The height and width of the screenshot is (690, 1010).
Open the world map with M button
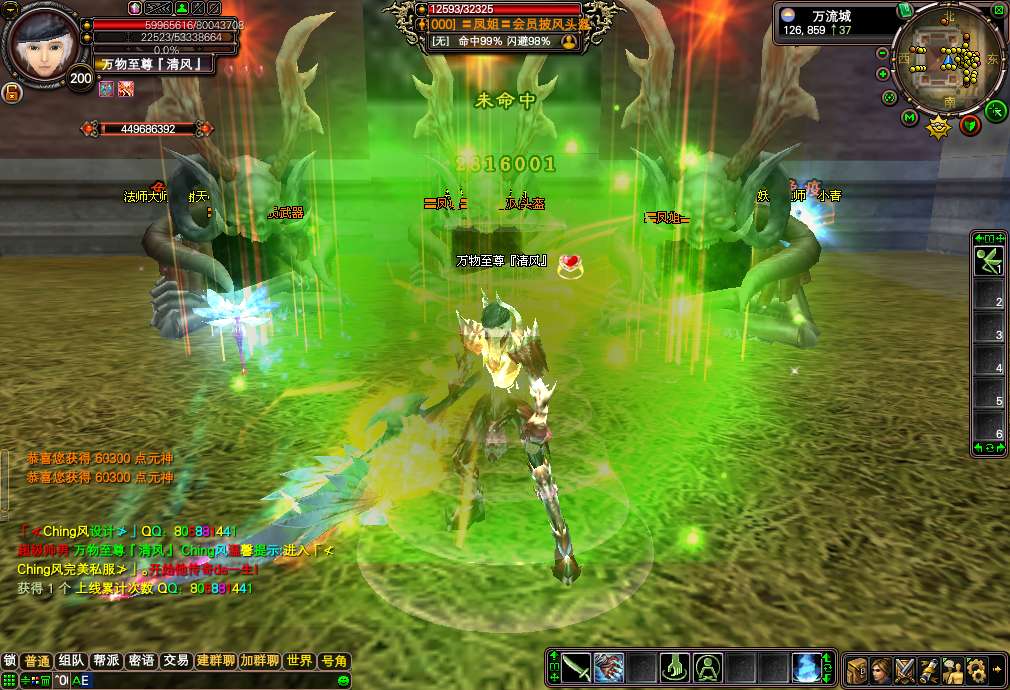[910, 118]
